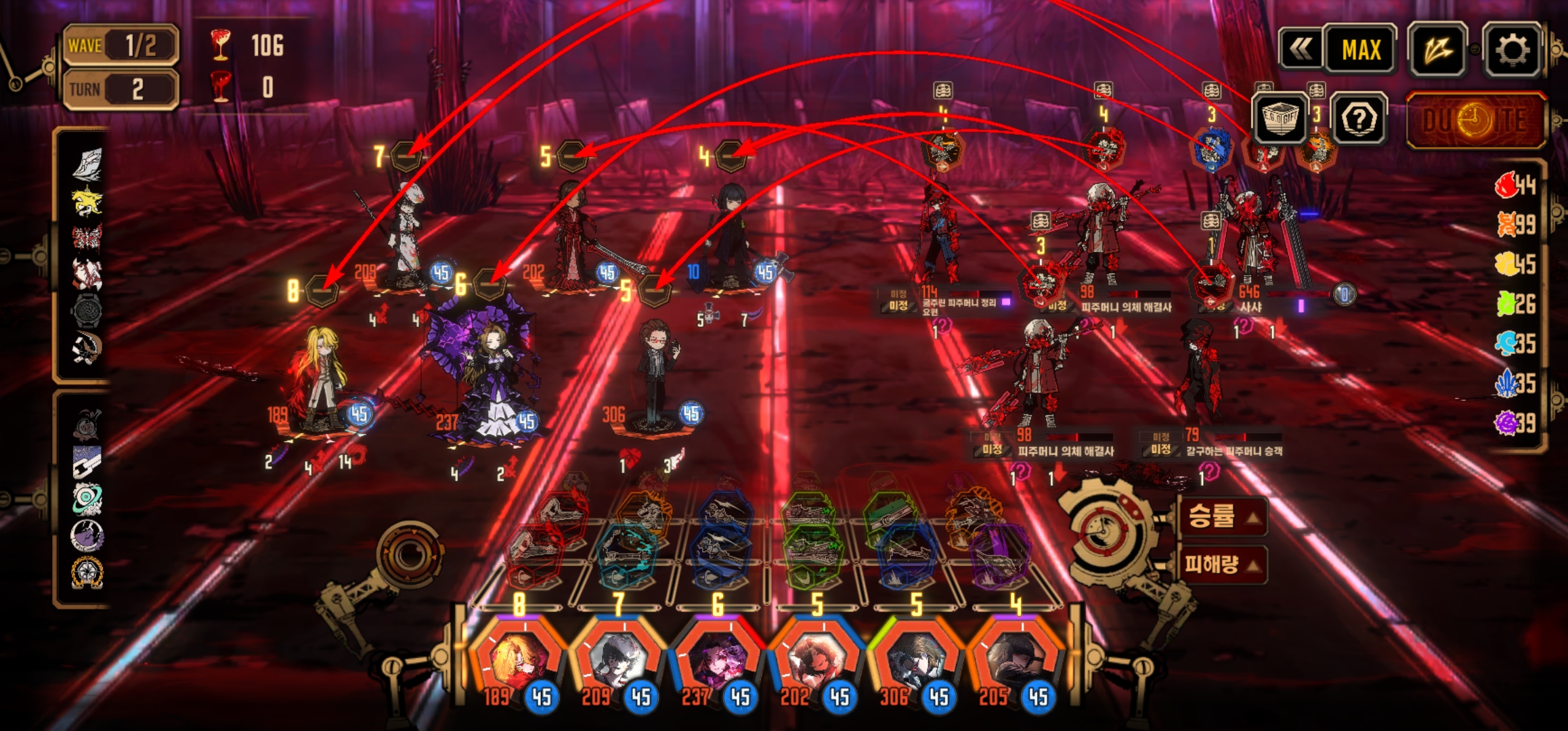This screenshot has height=731, width=1568.
Task: Choose the portrait with 237 HP
Action: coord(718,659)
